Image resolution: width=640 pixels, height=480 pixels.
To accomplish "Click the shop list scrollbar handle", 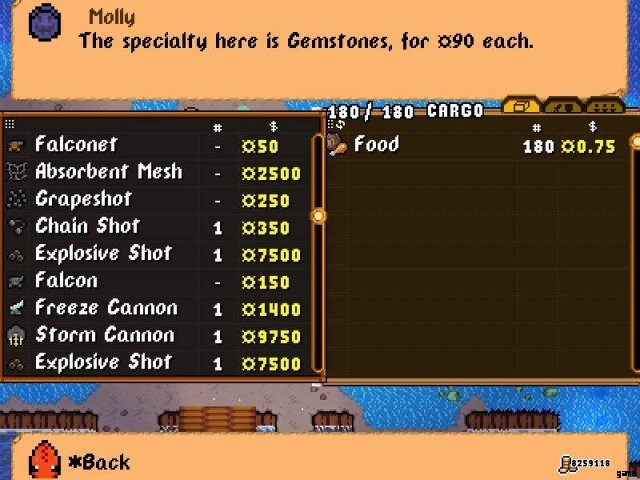I will click(319, 215).
